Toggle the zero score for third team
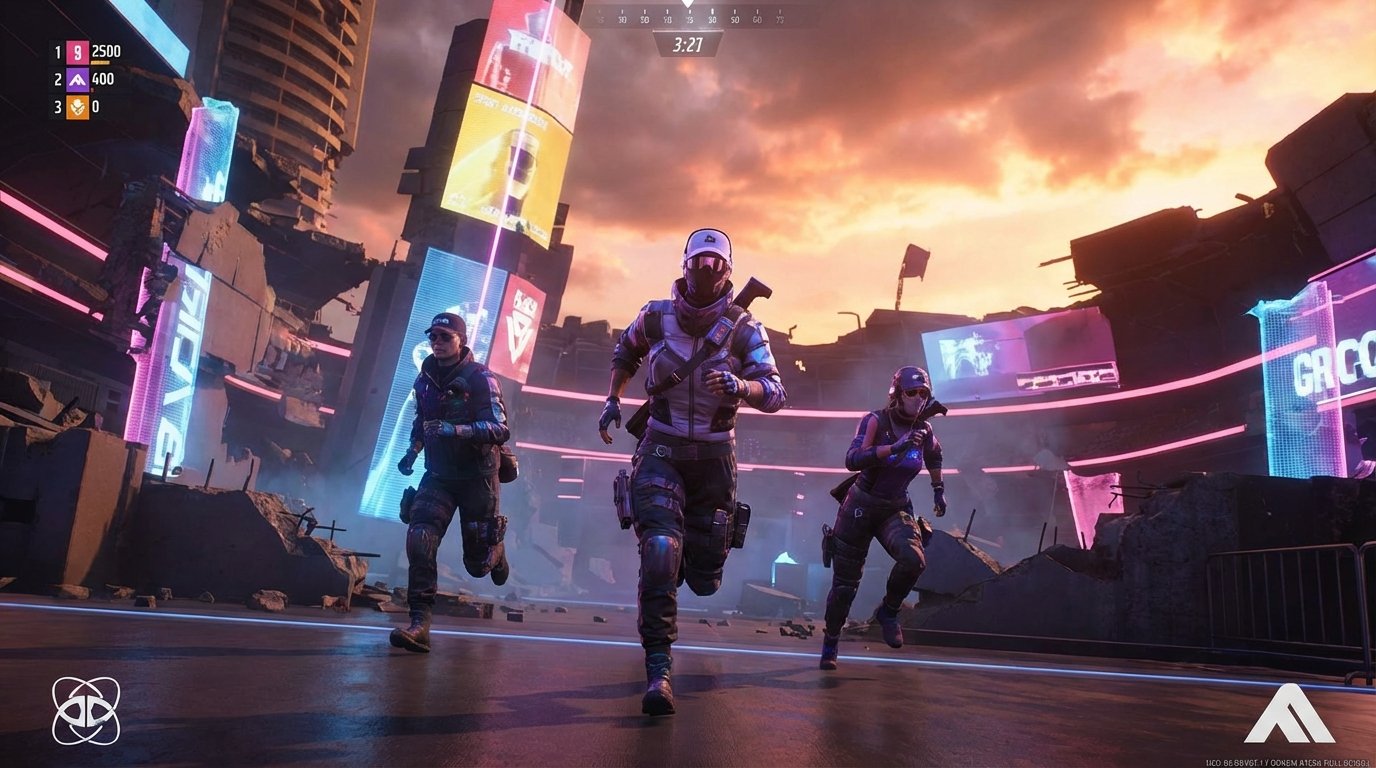This screenshot has height=768, width=1376. [x=96, y=107]
